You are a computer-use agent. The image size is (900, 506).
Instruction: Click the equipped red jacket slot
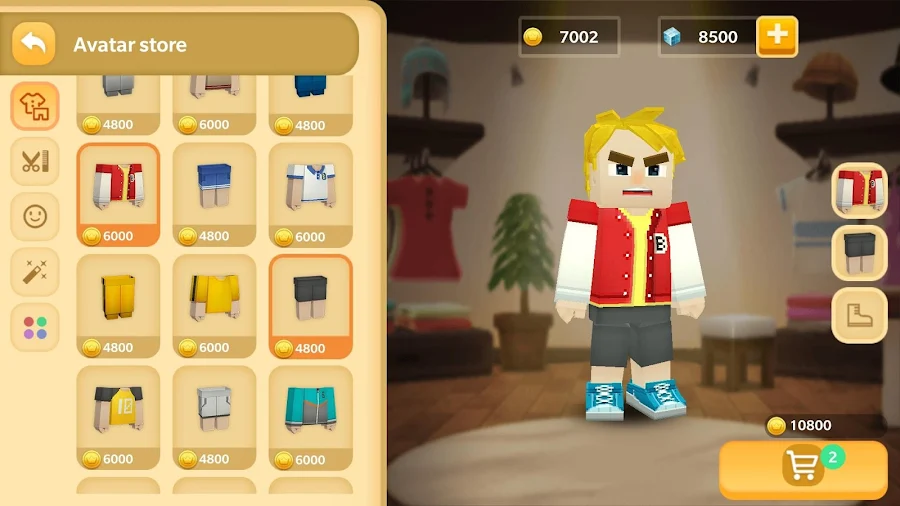pyautogui.click(x=859, y=190)
